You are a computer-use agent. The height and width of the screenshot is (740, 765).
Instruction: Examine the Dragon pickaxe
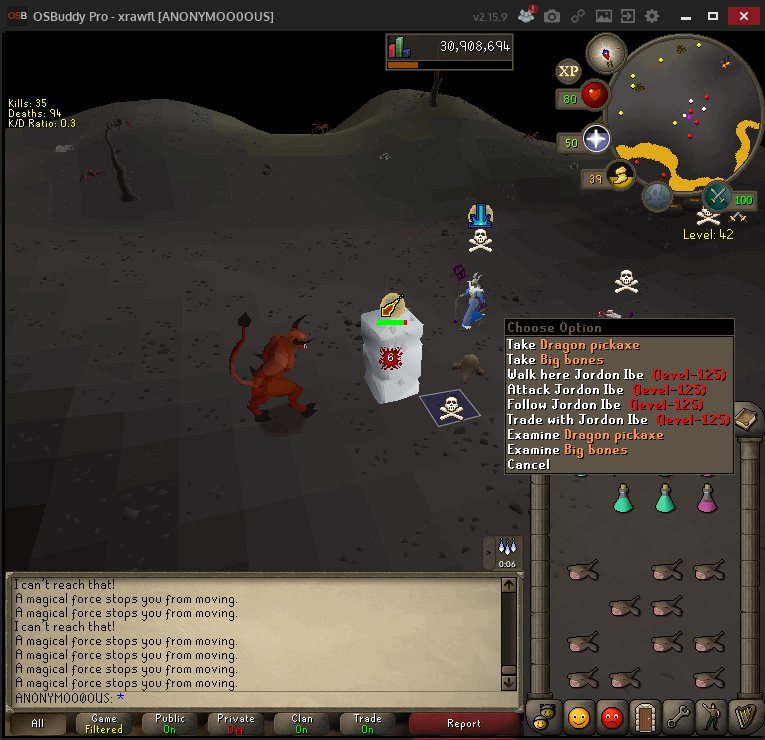[x=585, y=435]
